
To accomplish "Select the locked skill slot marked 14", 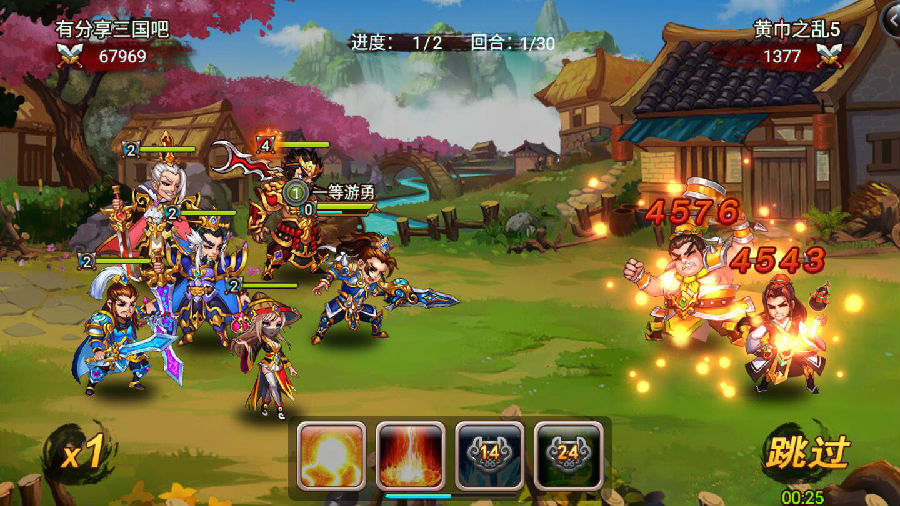I will click(489, 455).
